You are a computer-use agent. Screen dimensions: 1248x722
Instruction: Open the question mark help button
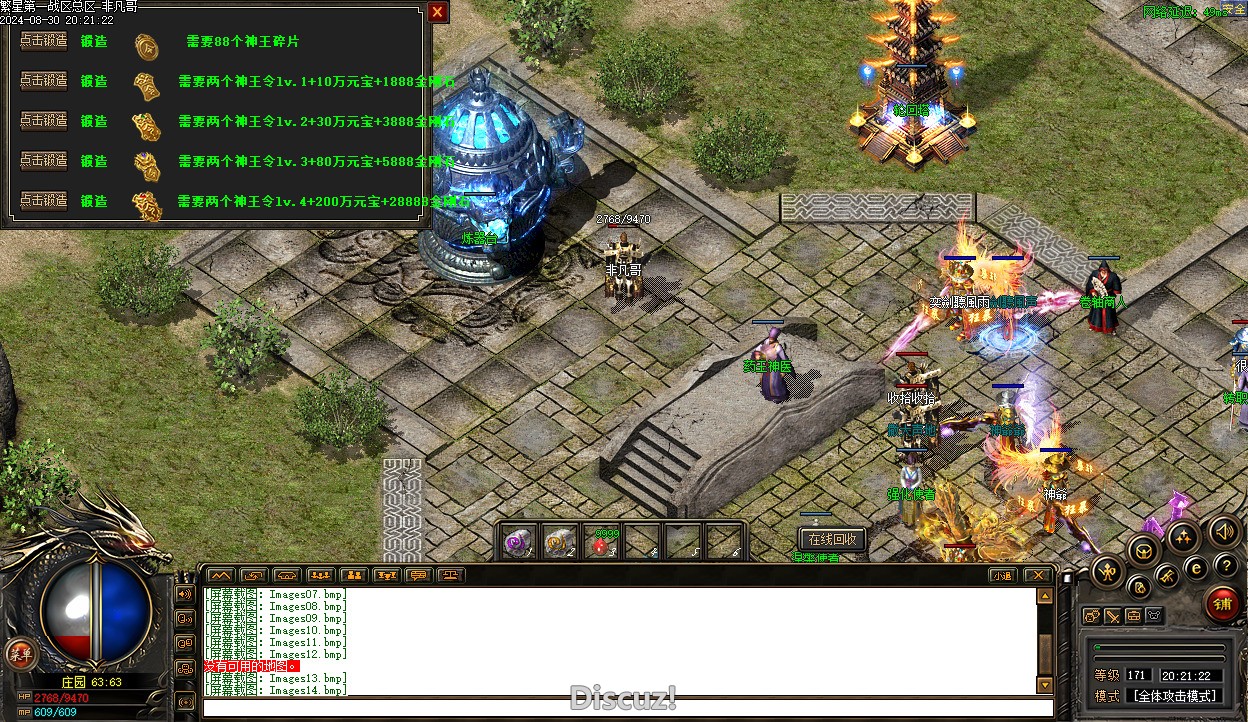1226,566
